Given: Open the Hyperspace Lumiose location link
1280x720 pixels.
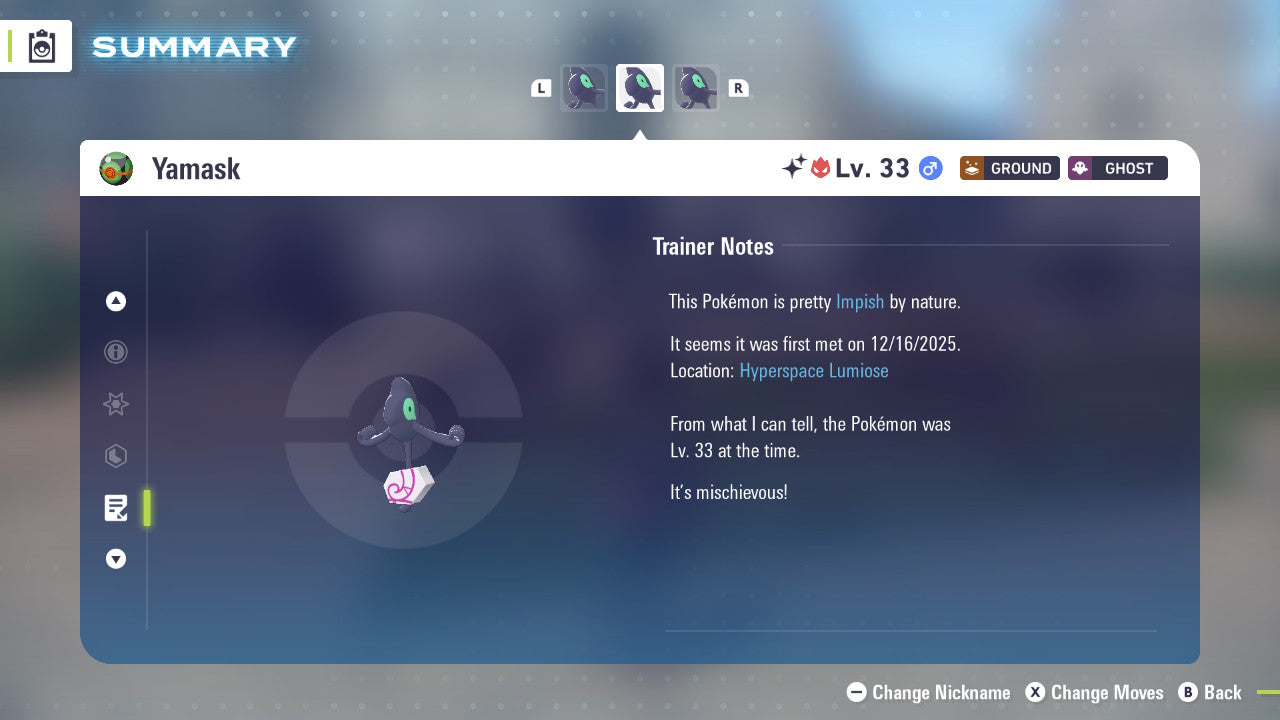Looking at the screenshot, I should point(814,370).
